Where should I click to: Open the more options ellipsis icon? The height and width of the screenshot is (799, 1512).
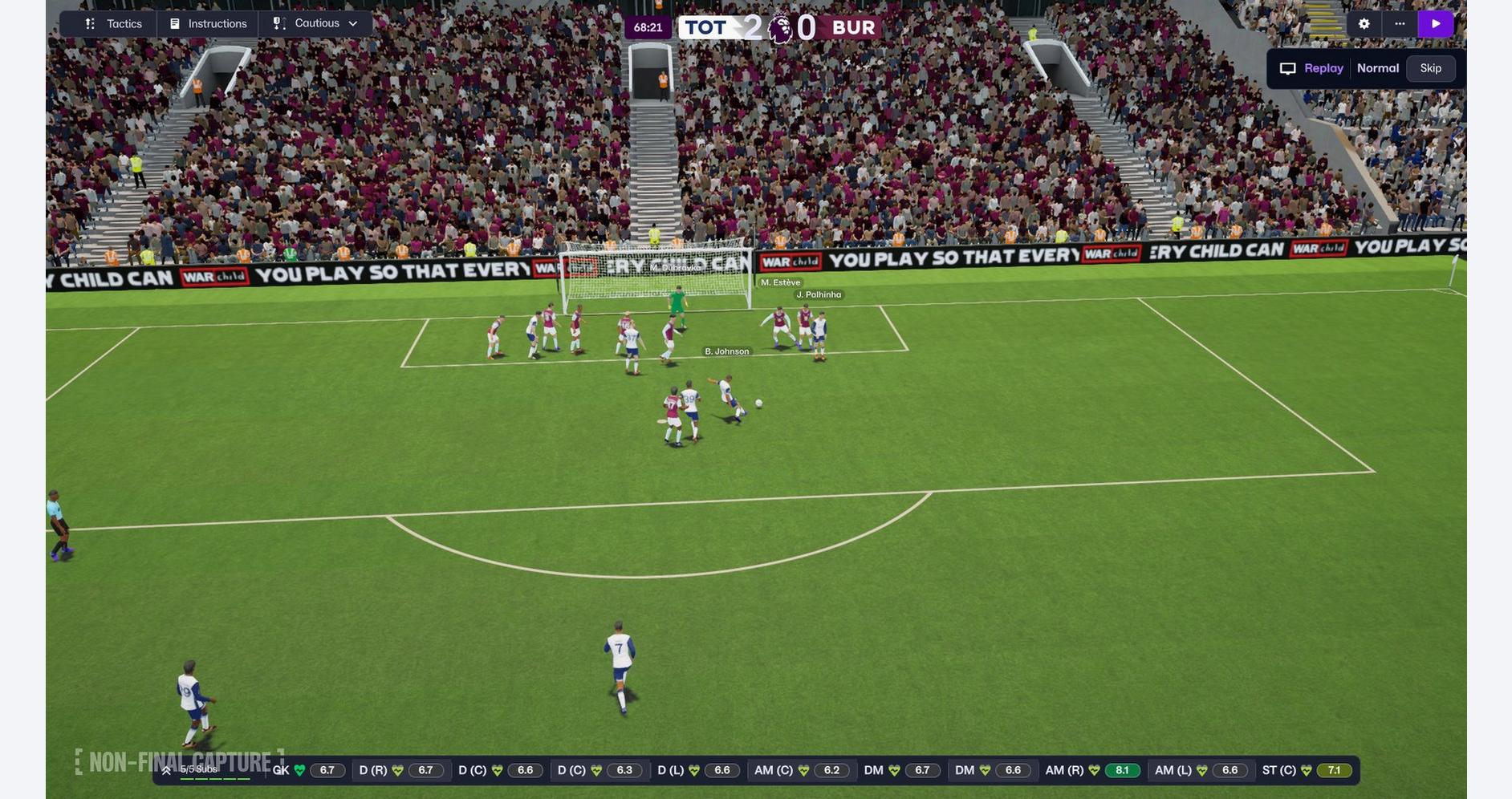pos(1399,22)
